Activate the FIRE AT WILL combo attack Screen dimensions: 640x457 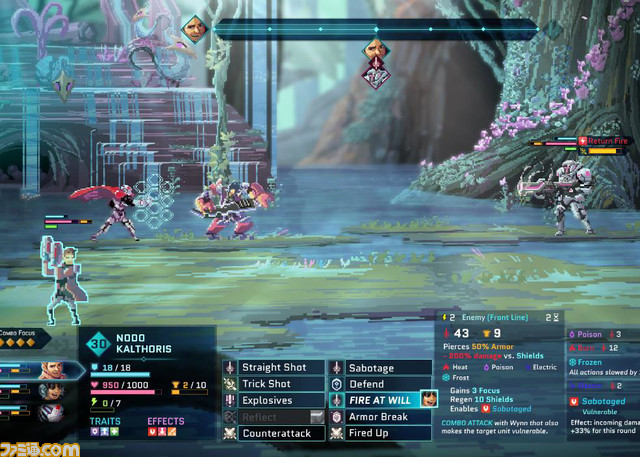[379, 400]
